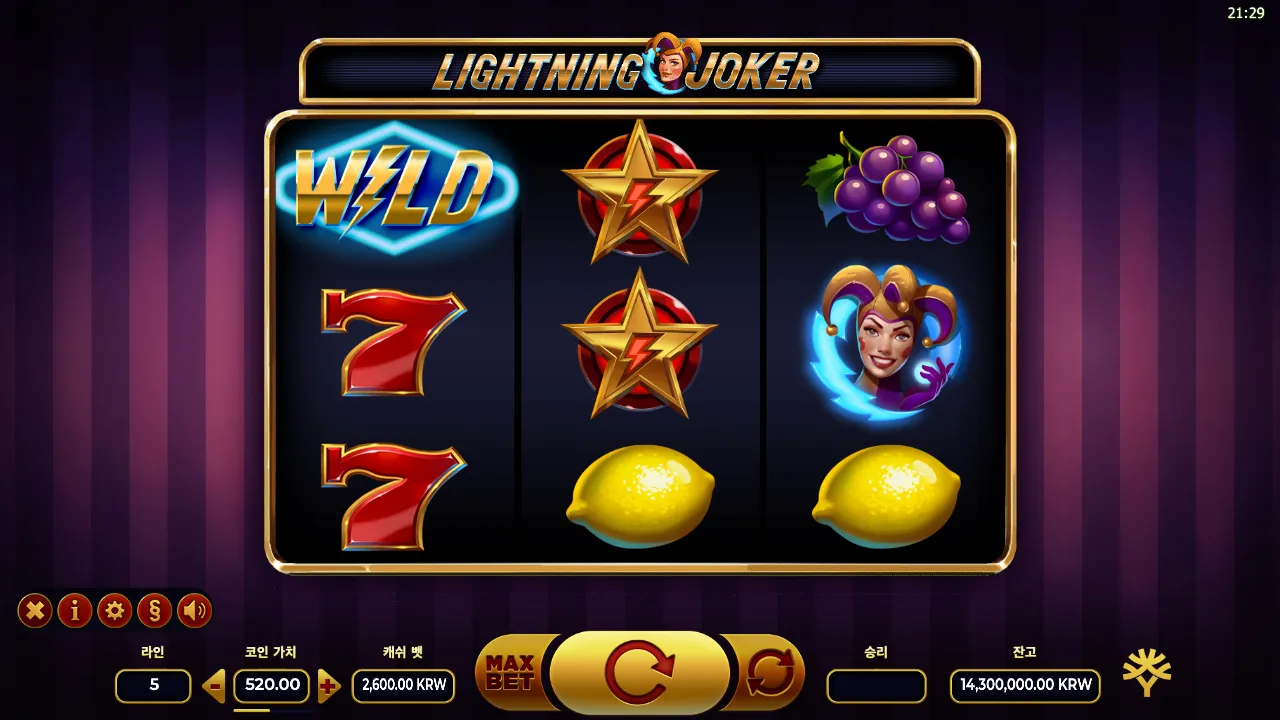This screenshot has height=720, width=1280.
Task: Mute the game sound
Action: 194,612
